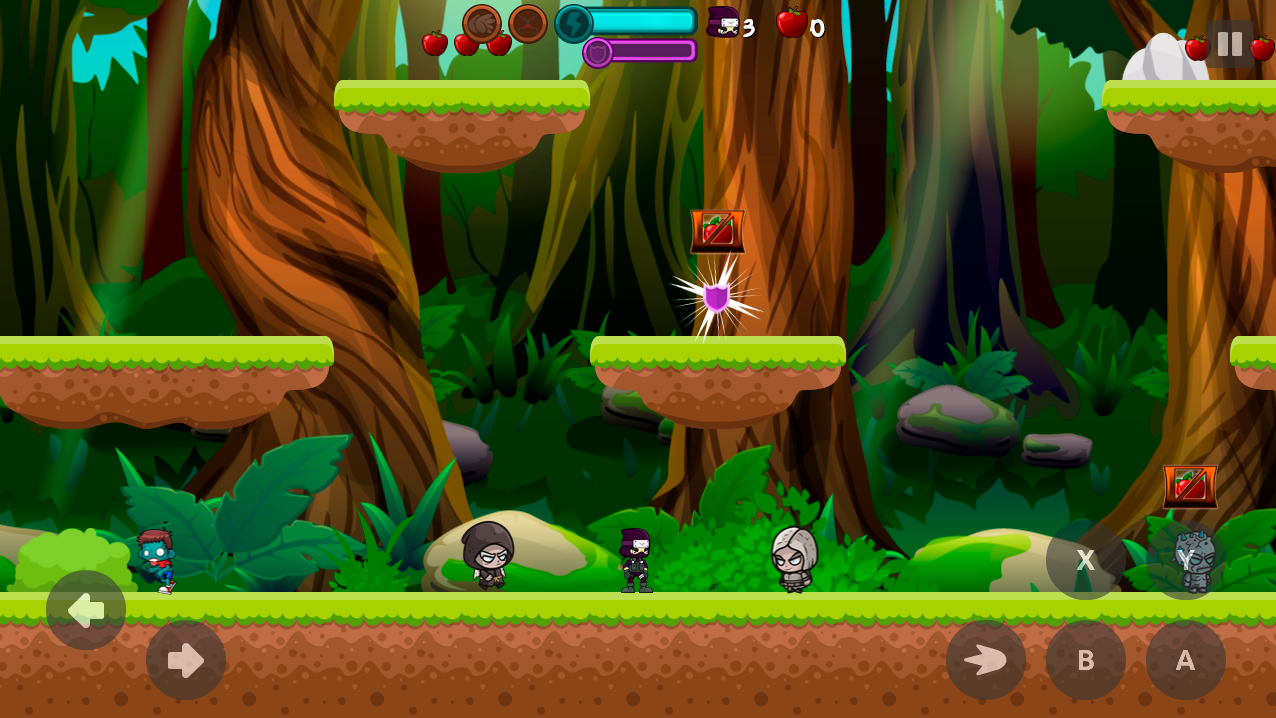Tap the dash attack button

click(x=986, y=660)
